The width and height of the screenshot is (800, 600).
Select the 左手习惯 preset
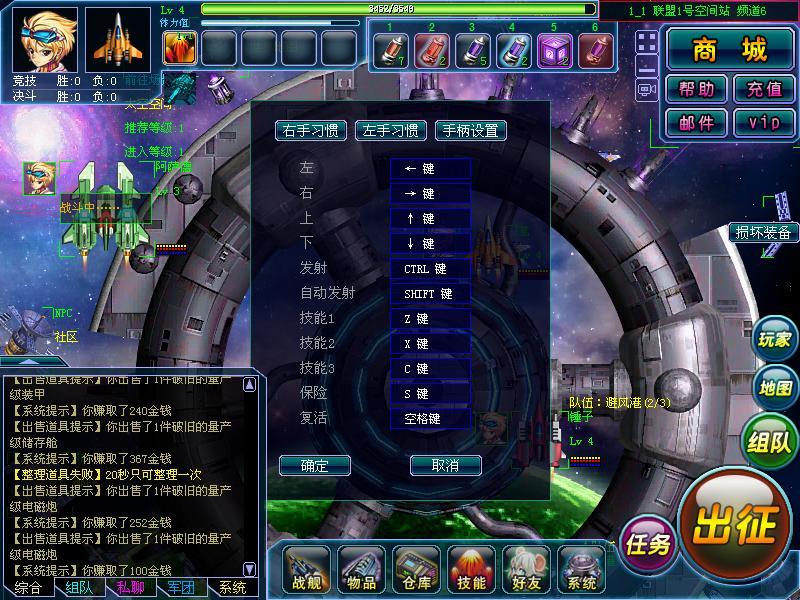(392, 131)
